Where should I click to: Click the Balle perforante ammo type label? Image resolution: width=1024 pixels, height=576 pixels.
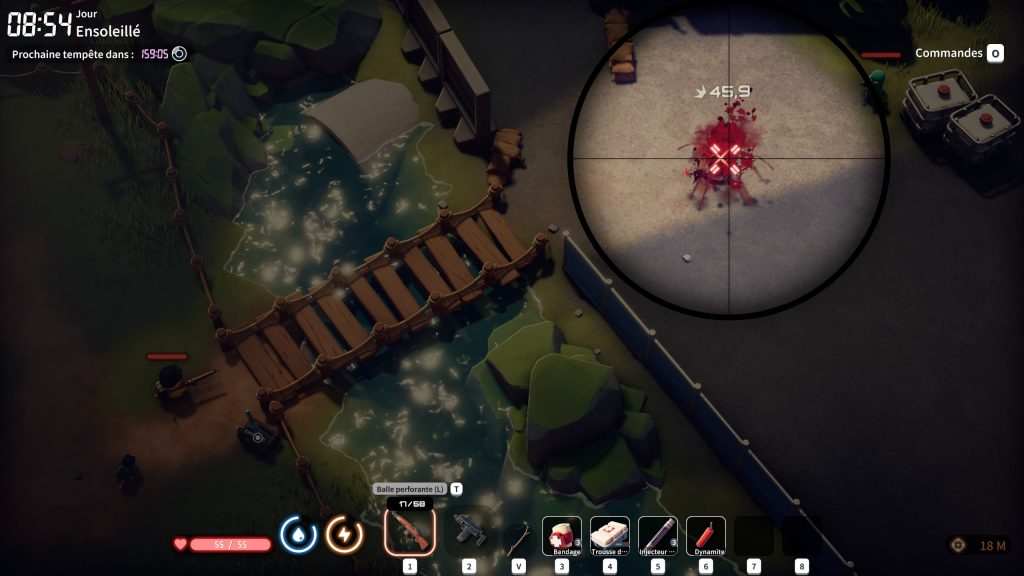pyautogui.click(x=410, y=489)
